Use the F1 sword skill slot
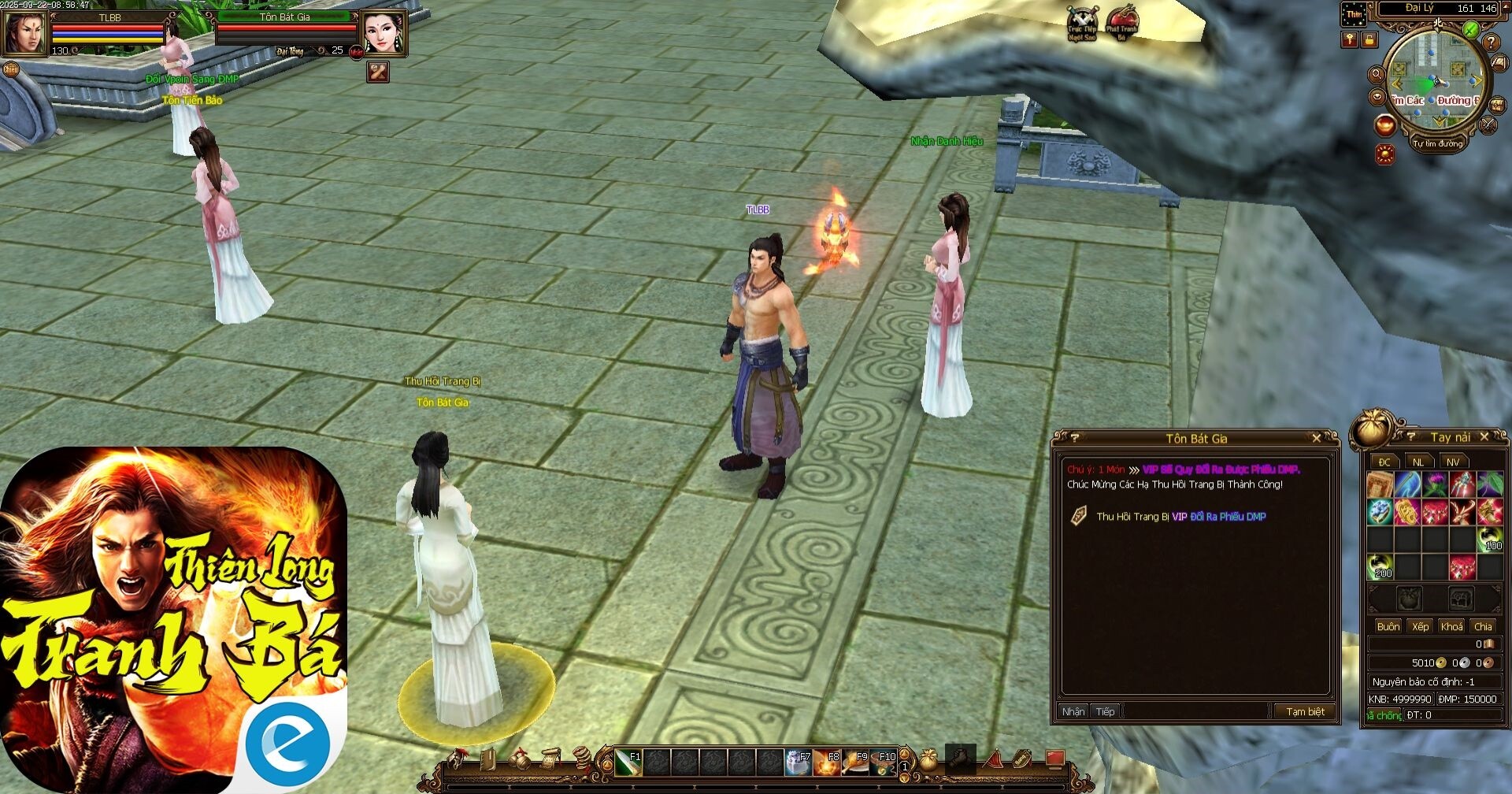Screen dimensions: 1512x794 (628, 762)
